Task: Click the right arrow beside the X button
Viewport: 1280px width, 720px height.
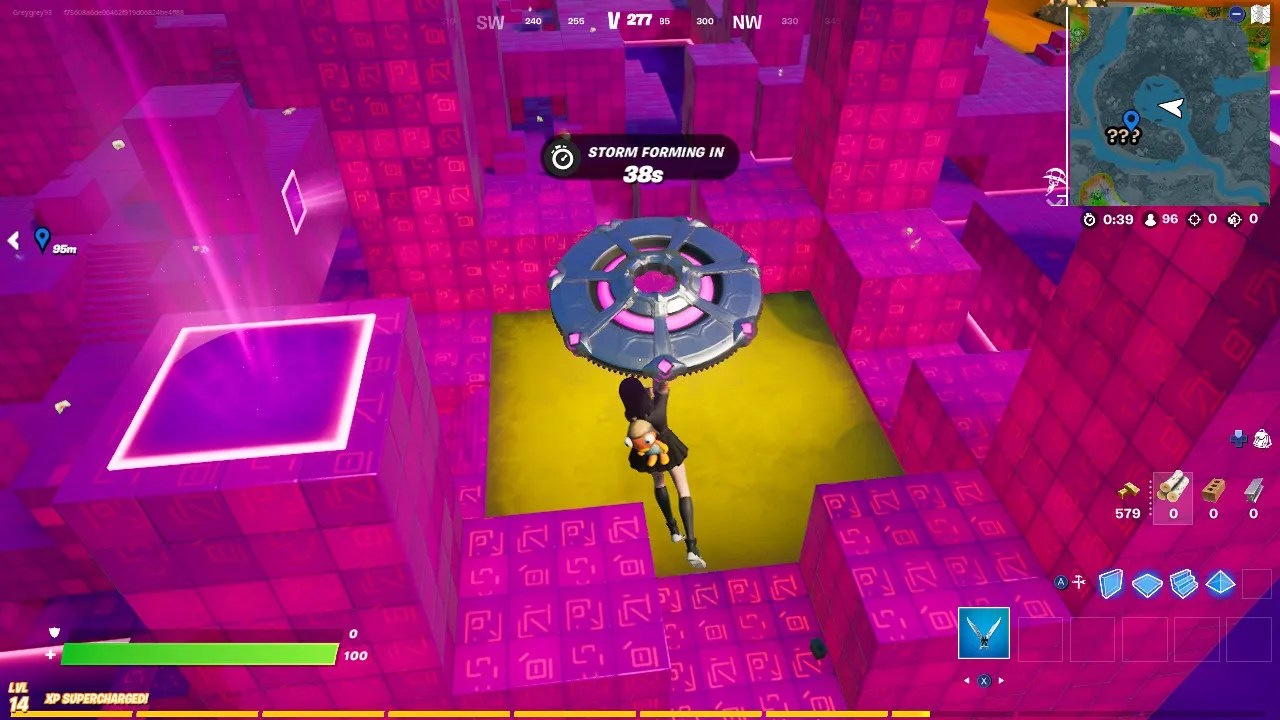Action: tap(1001, 680)
